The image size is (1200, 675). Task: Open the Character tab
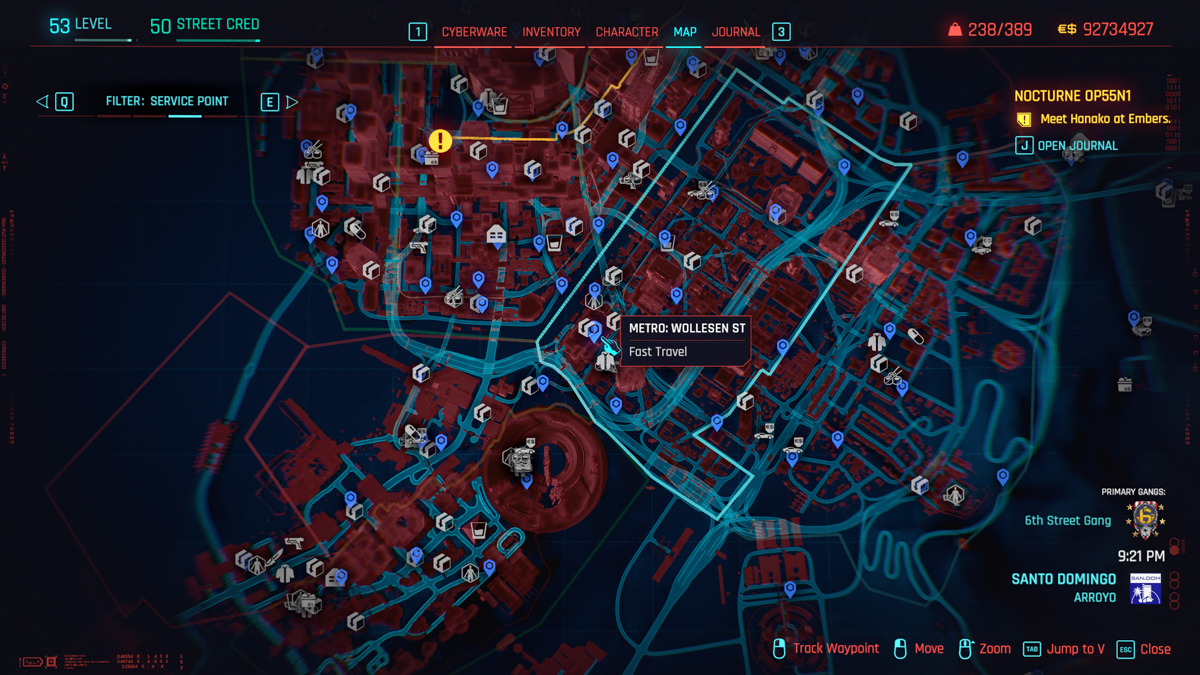point(627,32)
